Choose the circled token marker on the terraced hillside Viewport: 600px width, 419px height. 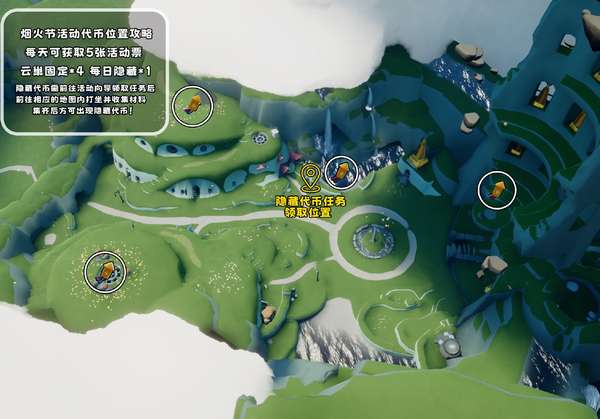click(495, 188)
